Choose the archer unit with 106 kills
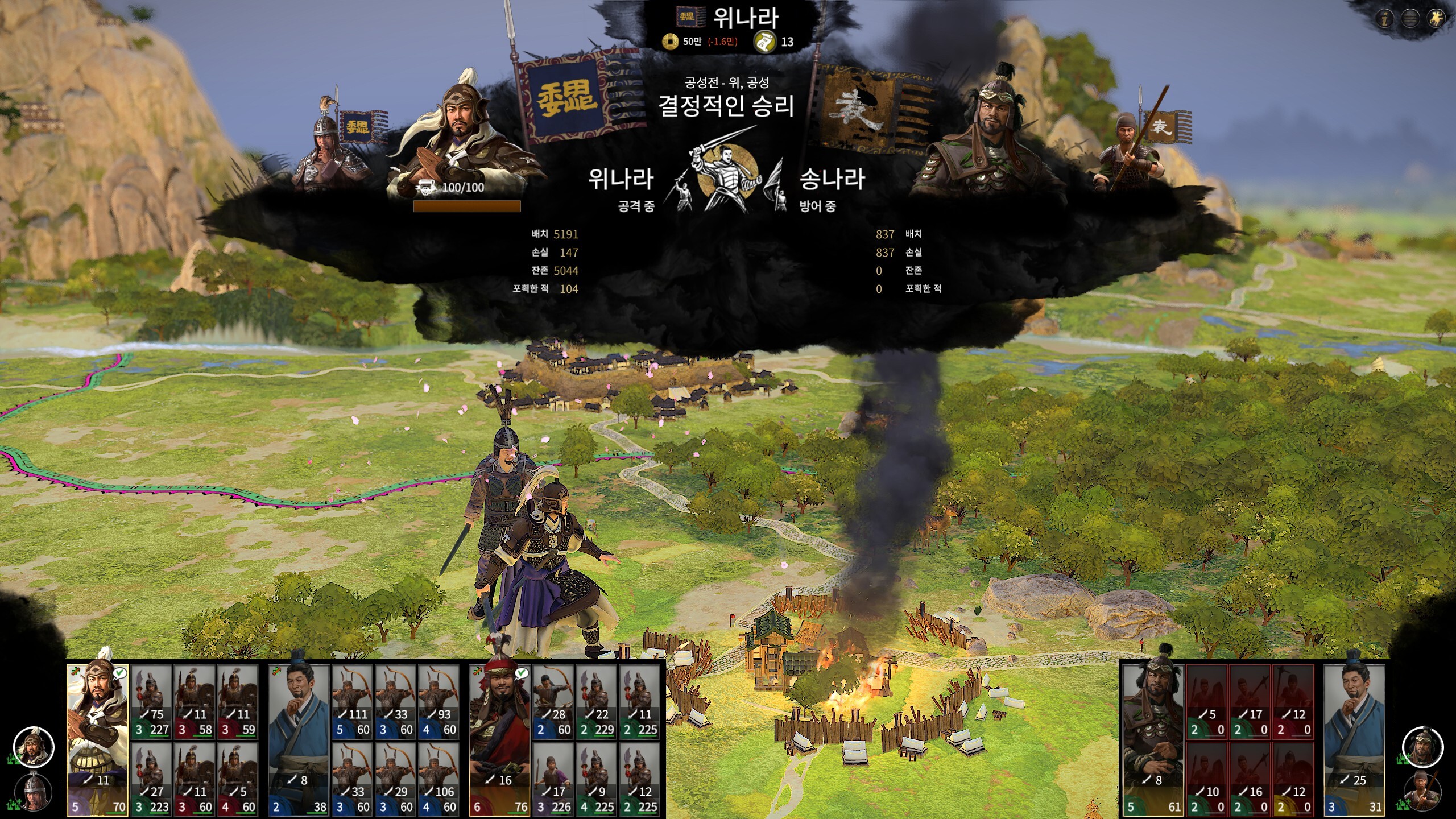Viewport: 1456px width, 819px height. 440,779
